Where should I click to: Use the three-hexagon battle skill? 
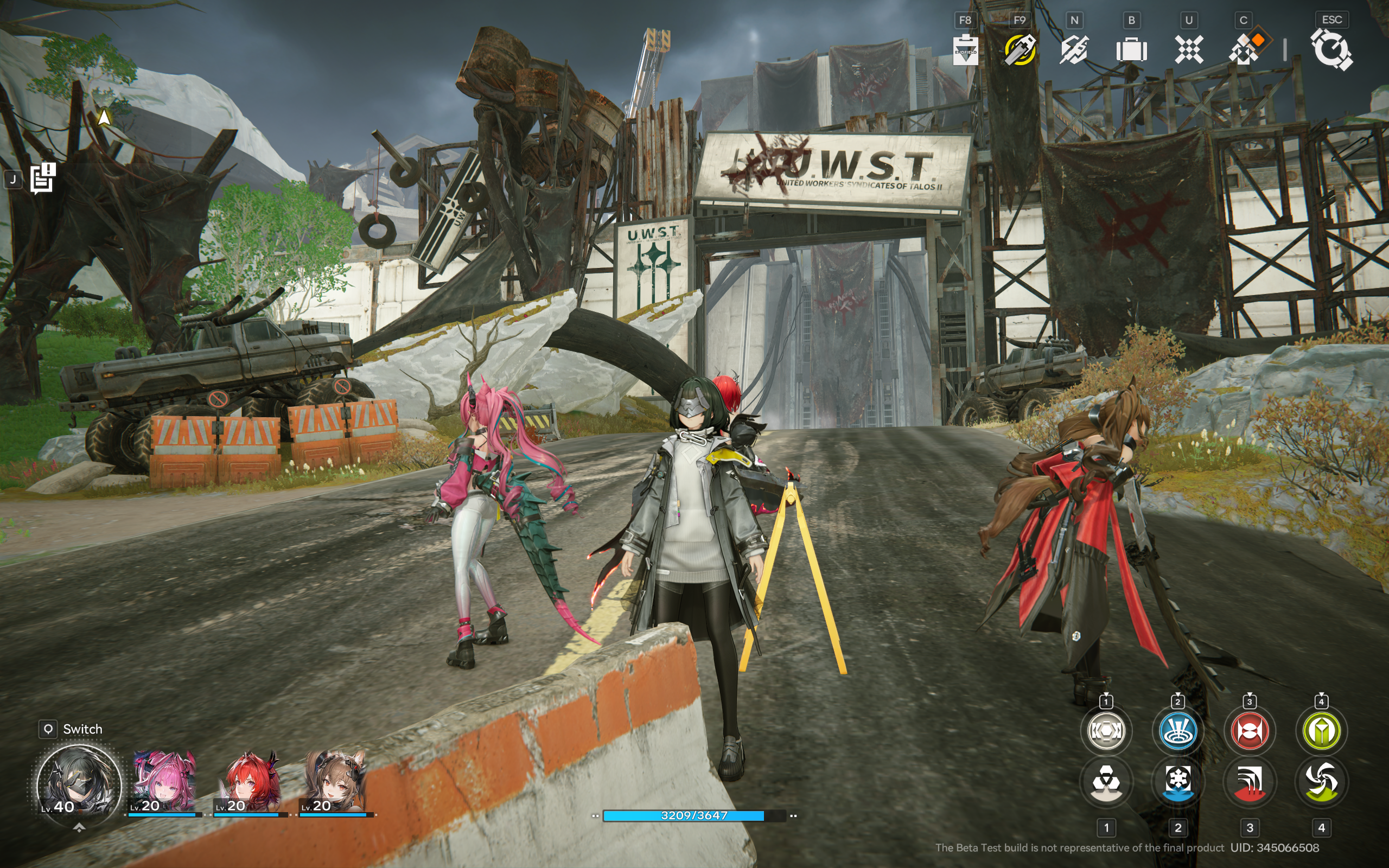(x=1106, y=781)
